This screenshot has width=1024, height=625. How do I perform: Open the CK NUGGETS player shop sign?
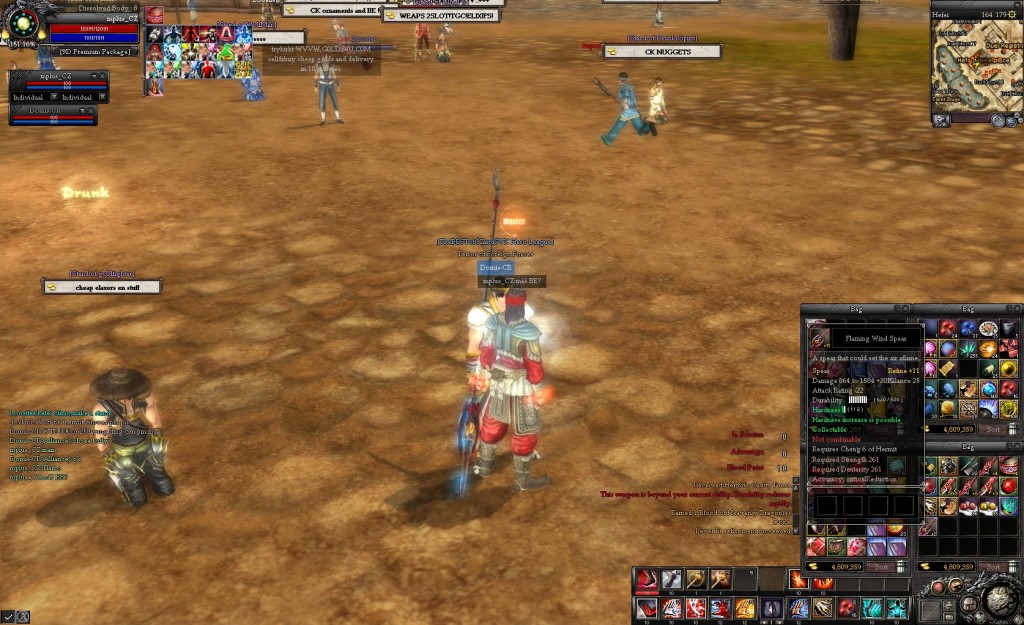point(667,51)
